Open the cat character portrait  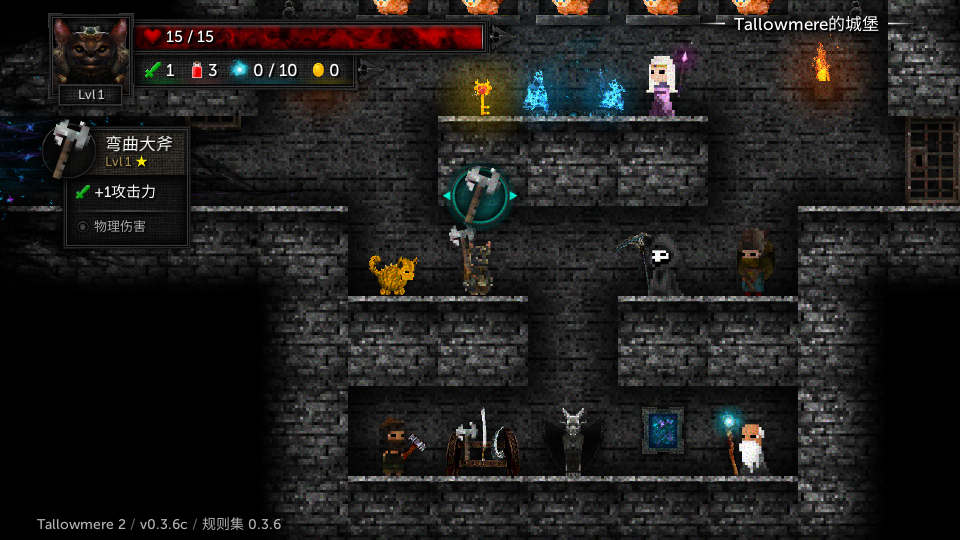90,52
